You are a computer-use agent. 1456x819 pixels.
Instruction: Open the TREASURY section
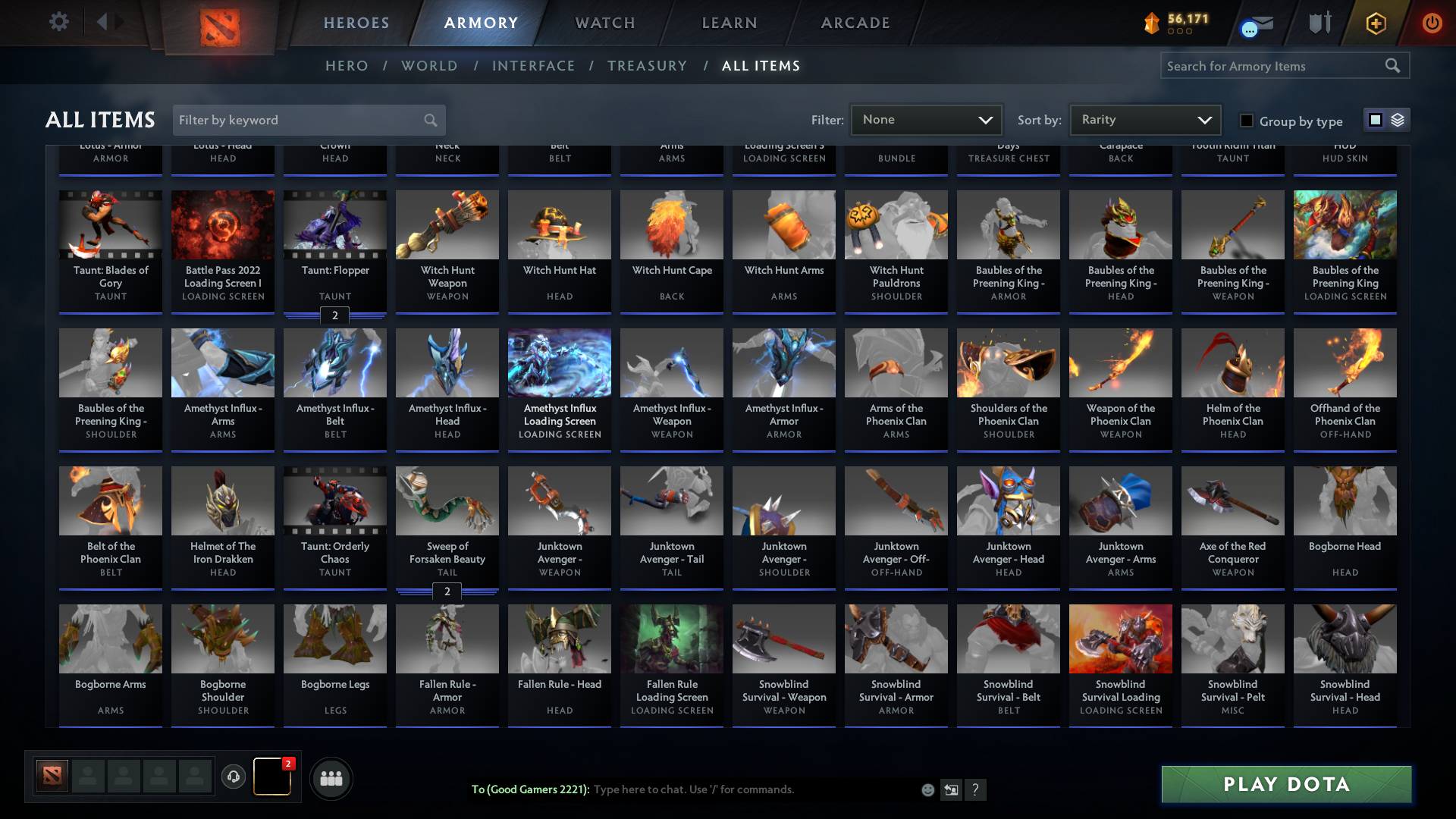click(x=647, y=66)
